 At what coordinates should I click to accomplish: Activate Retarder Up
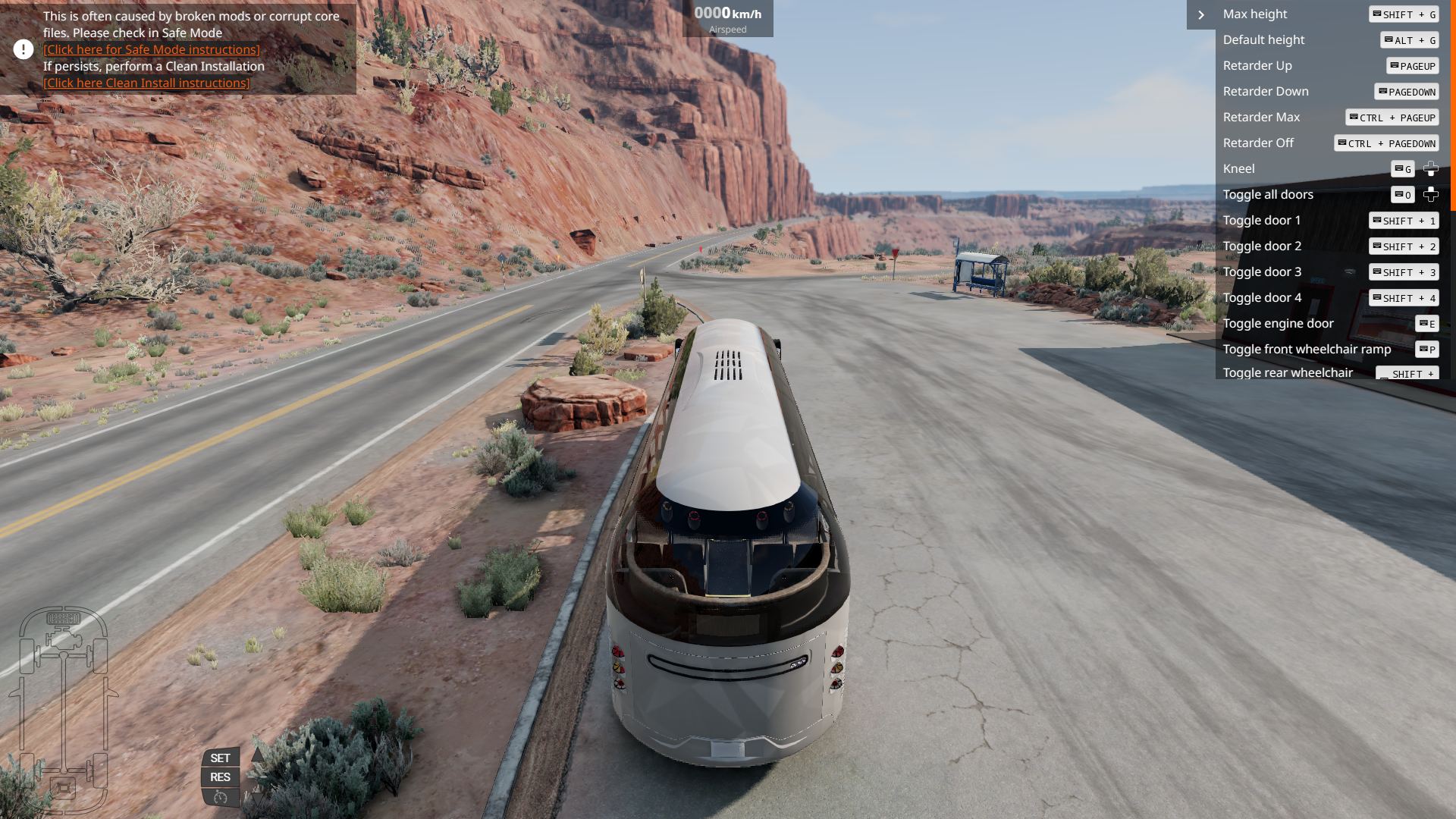1257,65
